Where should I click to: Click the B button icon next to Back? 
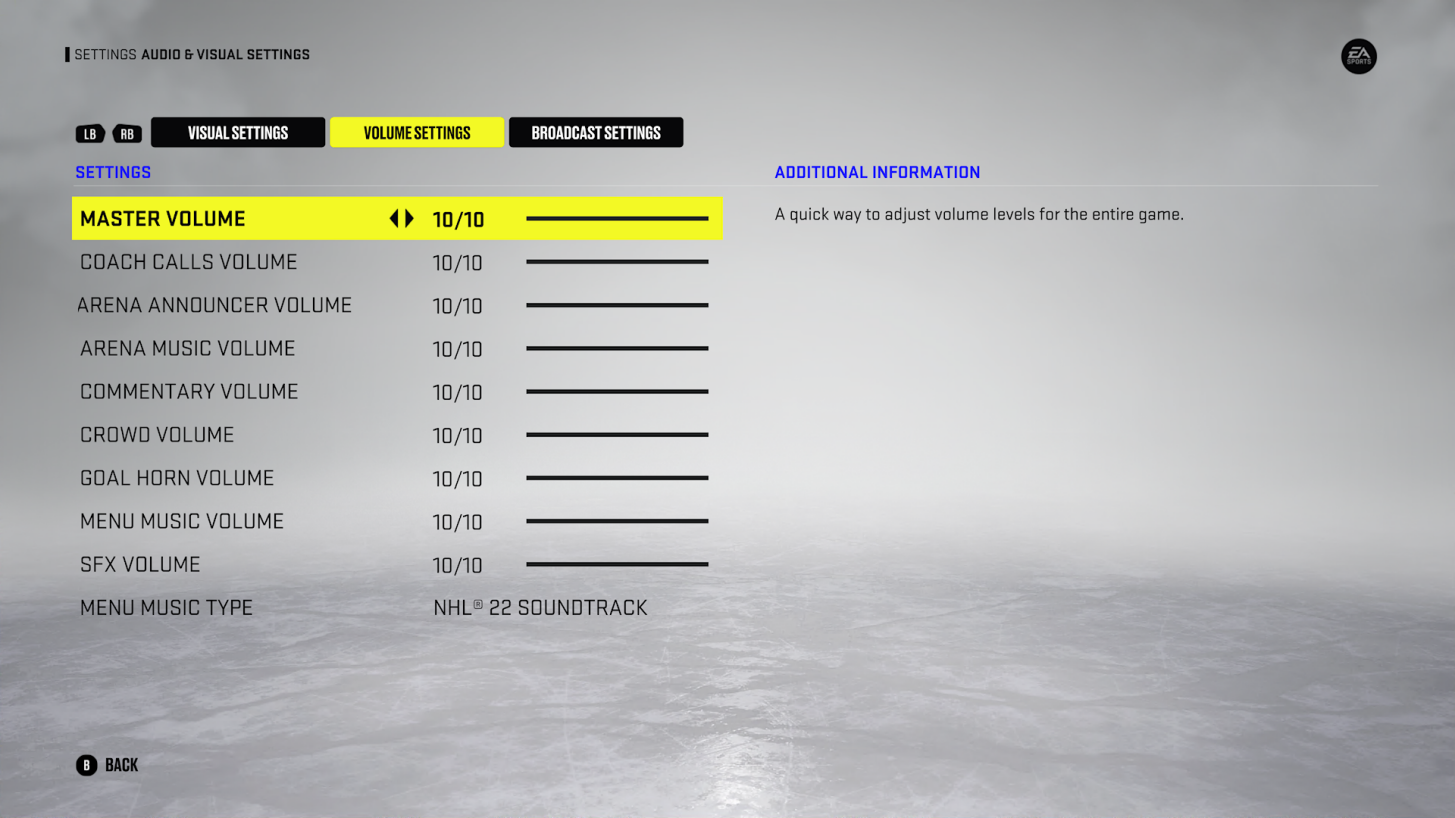tap(88, 764)
